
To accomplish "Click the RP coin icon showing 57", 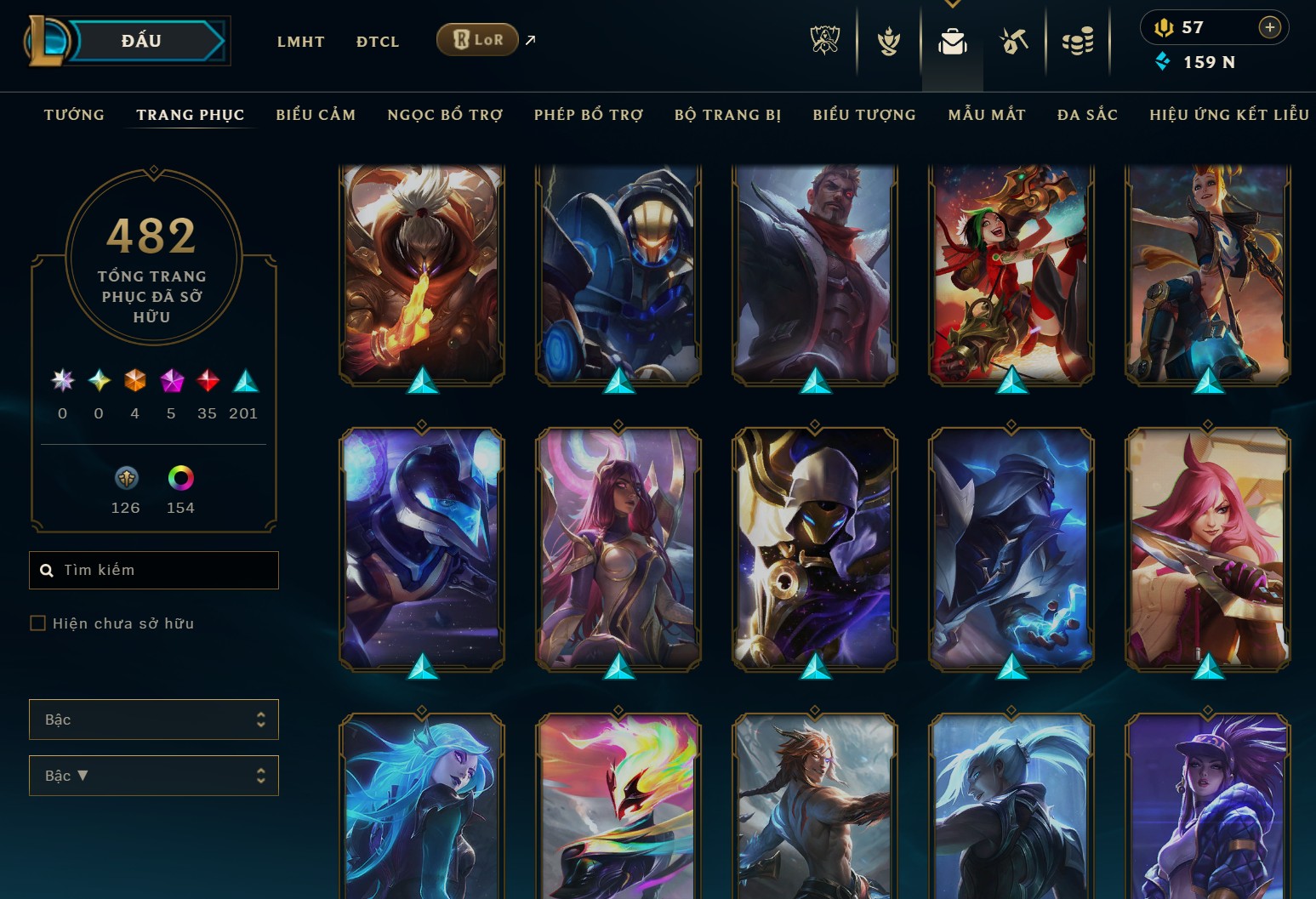I will point(1165,26).
